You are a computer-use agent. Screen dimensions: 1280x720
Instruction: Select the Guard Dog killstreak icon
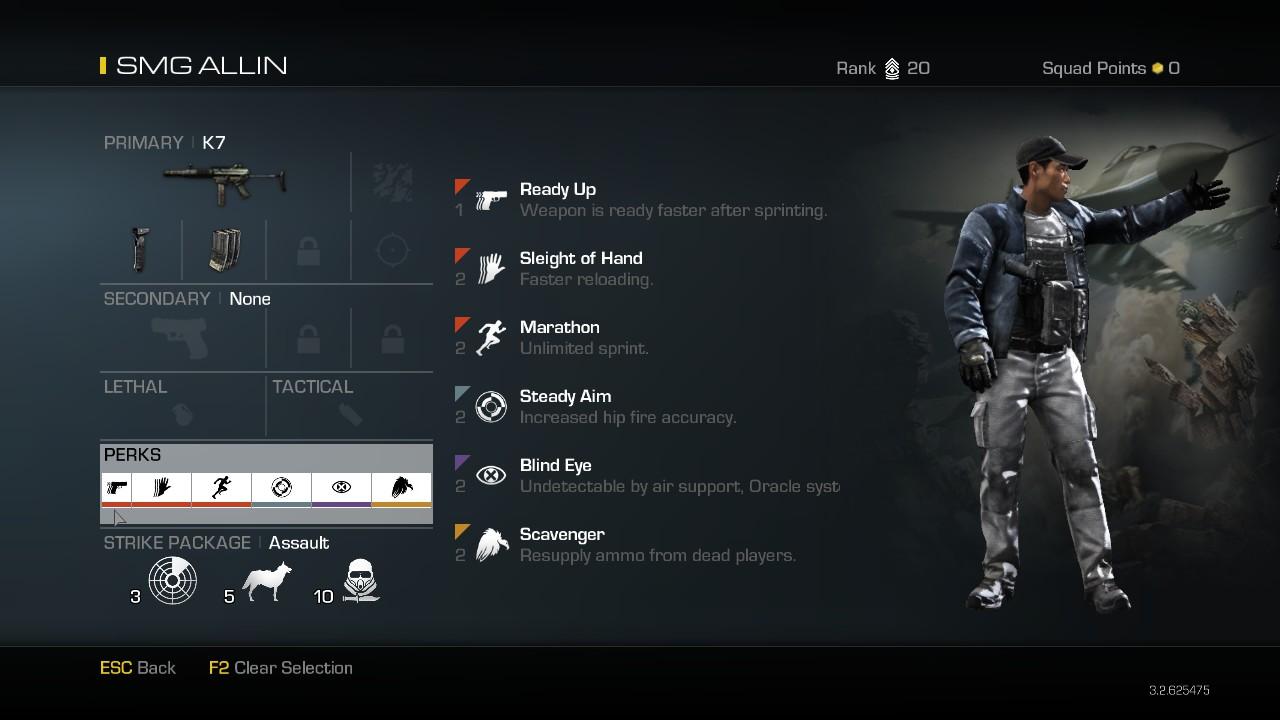tap(267, 580)
